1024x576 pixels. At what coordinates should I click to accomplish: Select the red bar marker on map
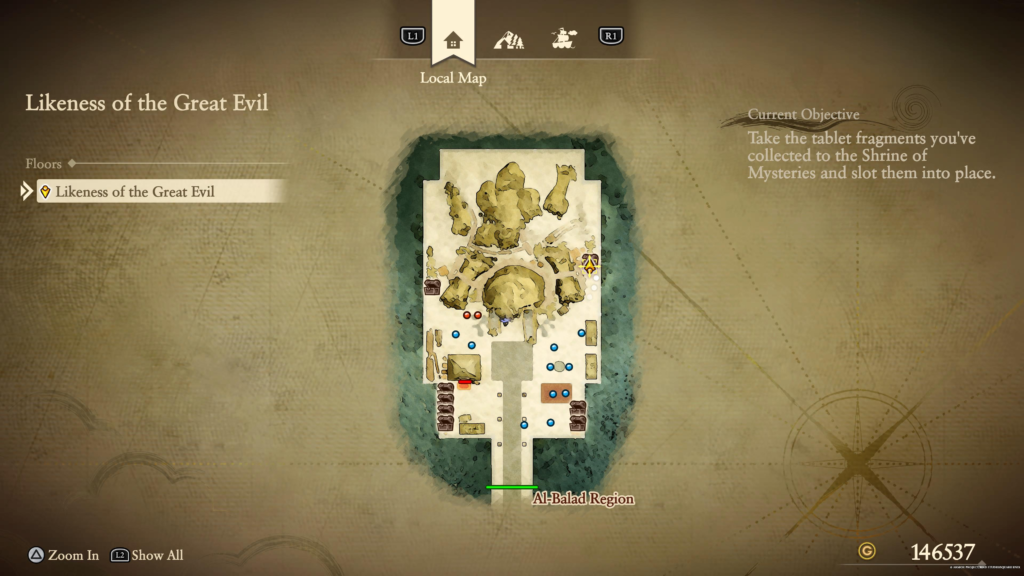click(465, 381)
